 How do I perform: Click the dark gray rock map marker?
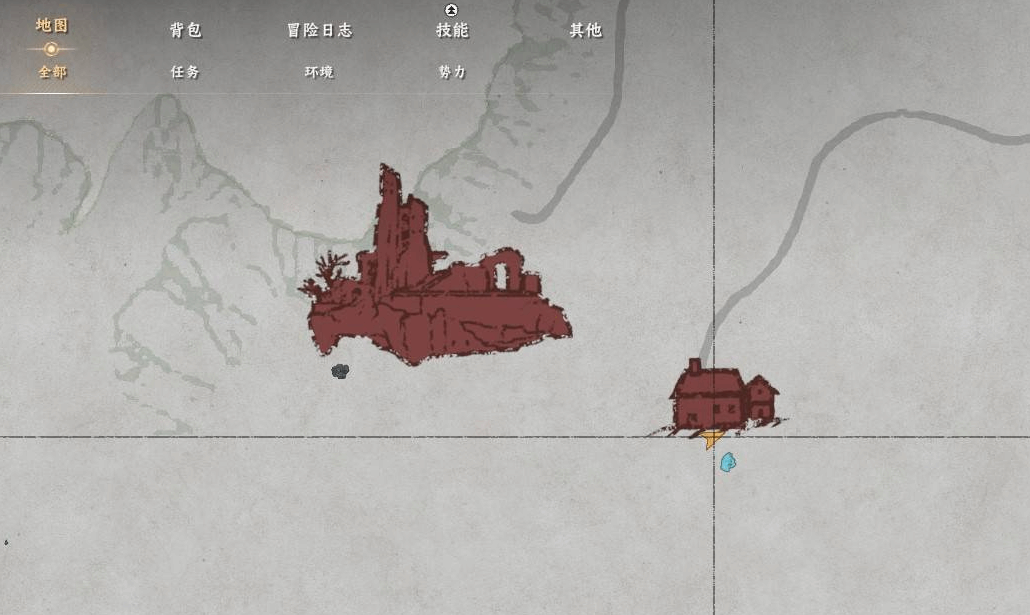(340, 371)
